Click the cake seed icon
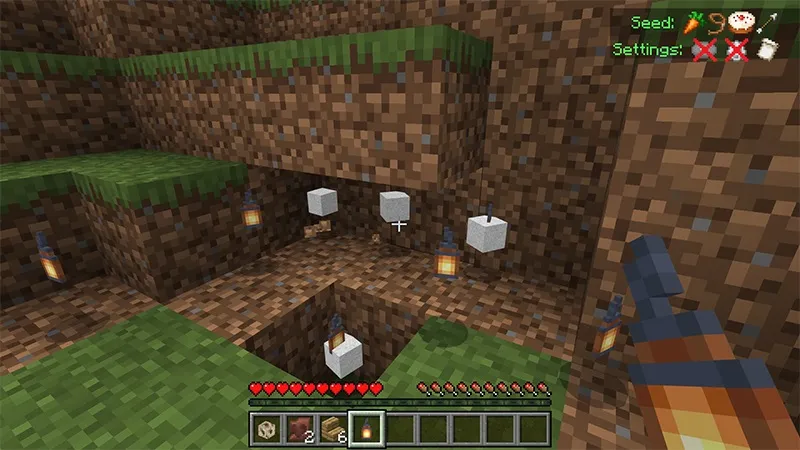The height and width of the screenshot is (450, 800). click(x=741, y=21)
